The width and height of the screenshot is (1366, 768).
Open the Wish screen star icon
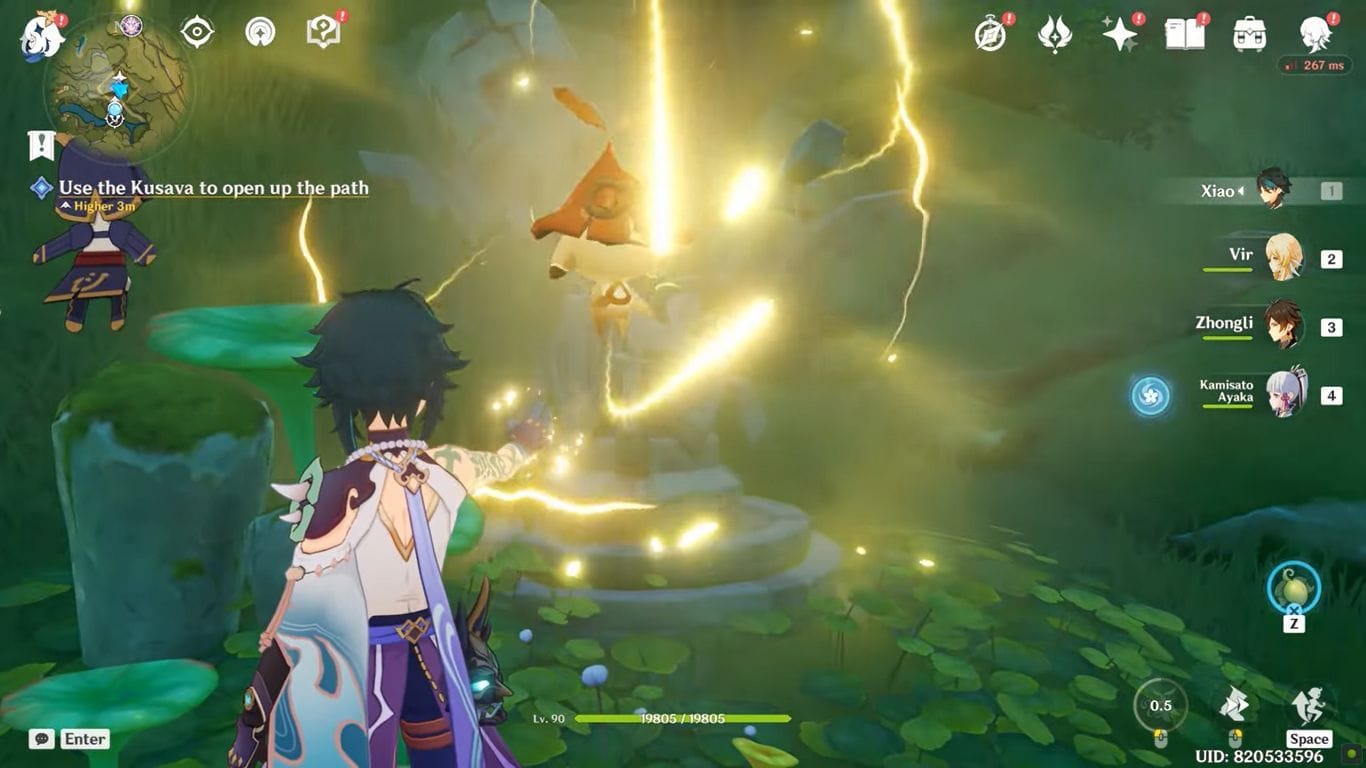[x=1120, y=33]
